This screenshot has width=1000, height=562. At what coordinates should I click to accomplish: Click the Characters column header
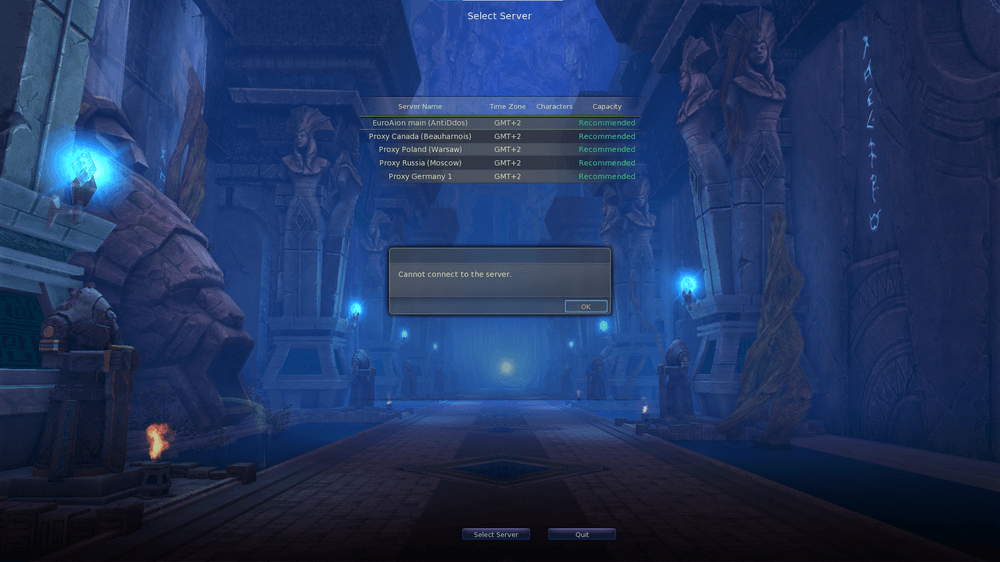click(x=554, y=107)
